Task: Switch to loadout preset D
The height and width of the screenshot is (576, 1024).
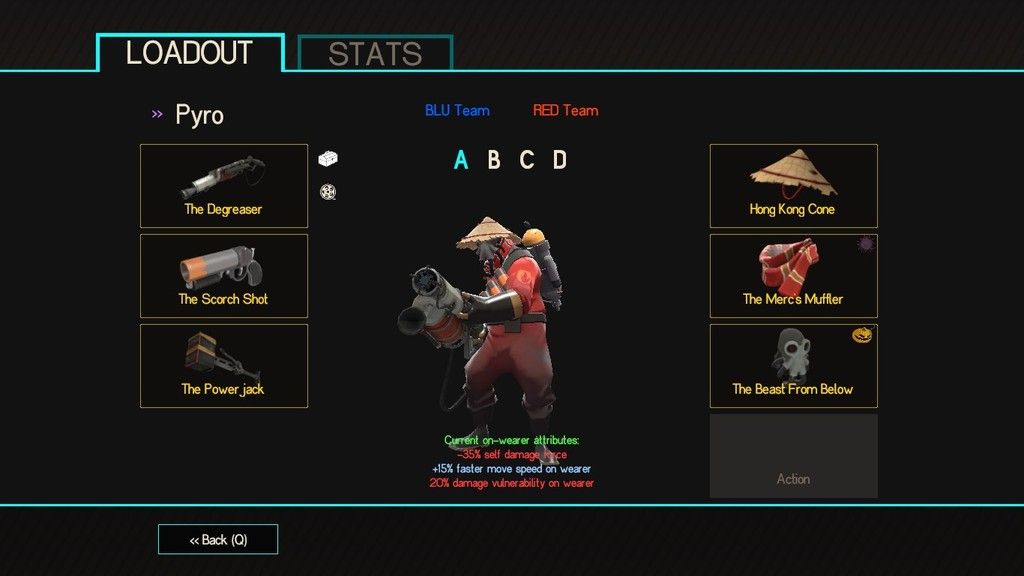Action: tap(560, 160)
